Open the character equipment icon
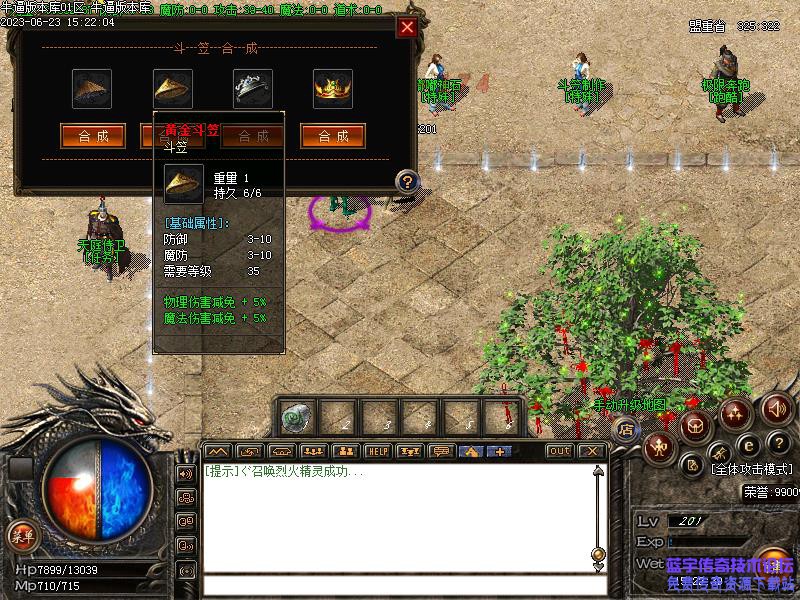800x600 pixels. (x=658, y=447)
